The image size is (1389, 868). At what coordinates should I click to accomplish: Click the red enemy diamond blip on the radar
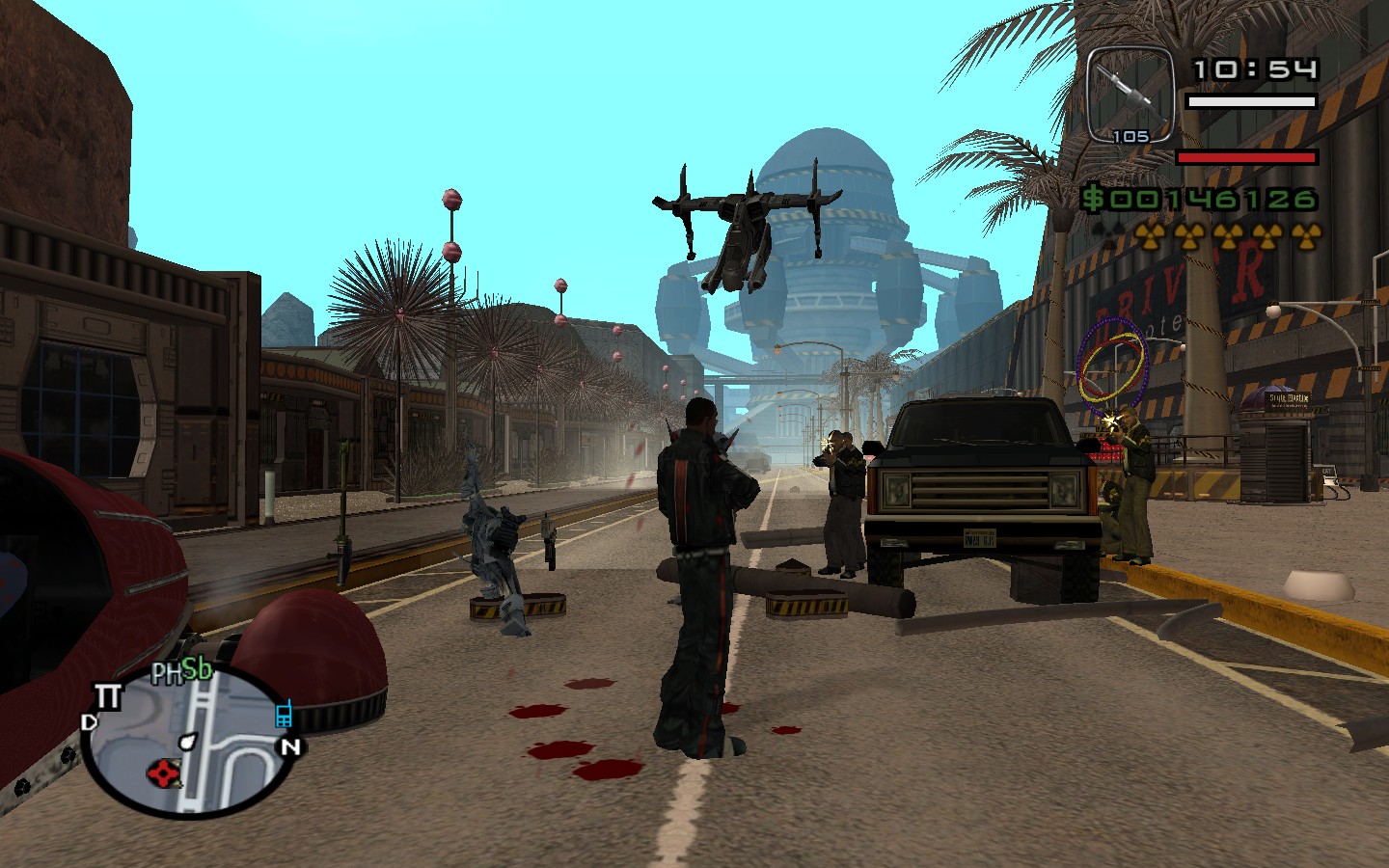pos(165,772)
